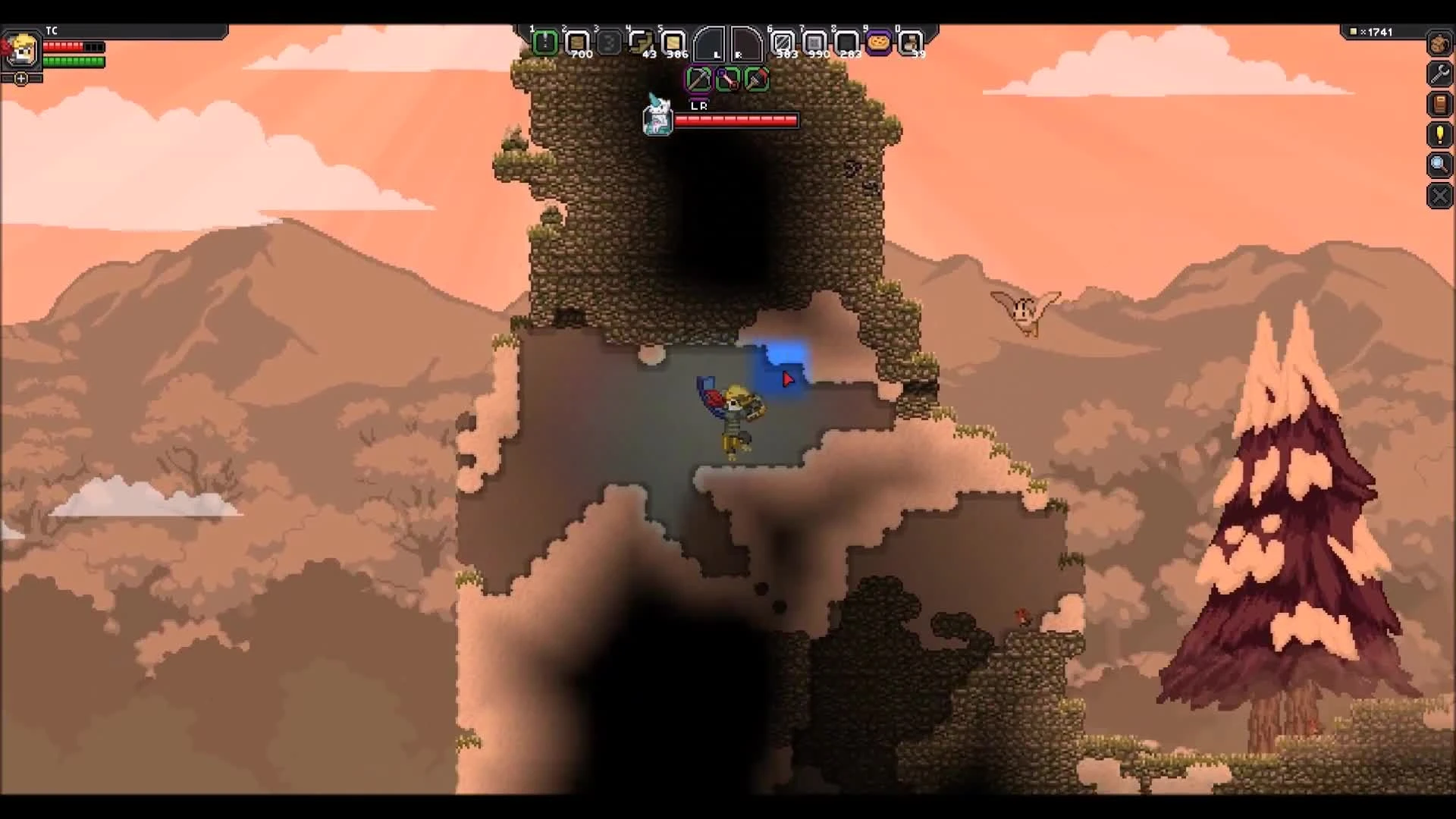Select the flashlight in hotbar slot 1
The width and height of the screenshot is (1456, 819).
(546, 42)
